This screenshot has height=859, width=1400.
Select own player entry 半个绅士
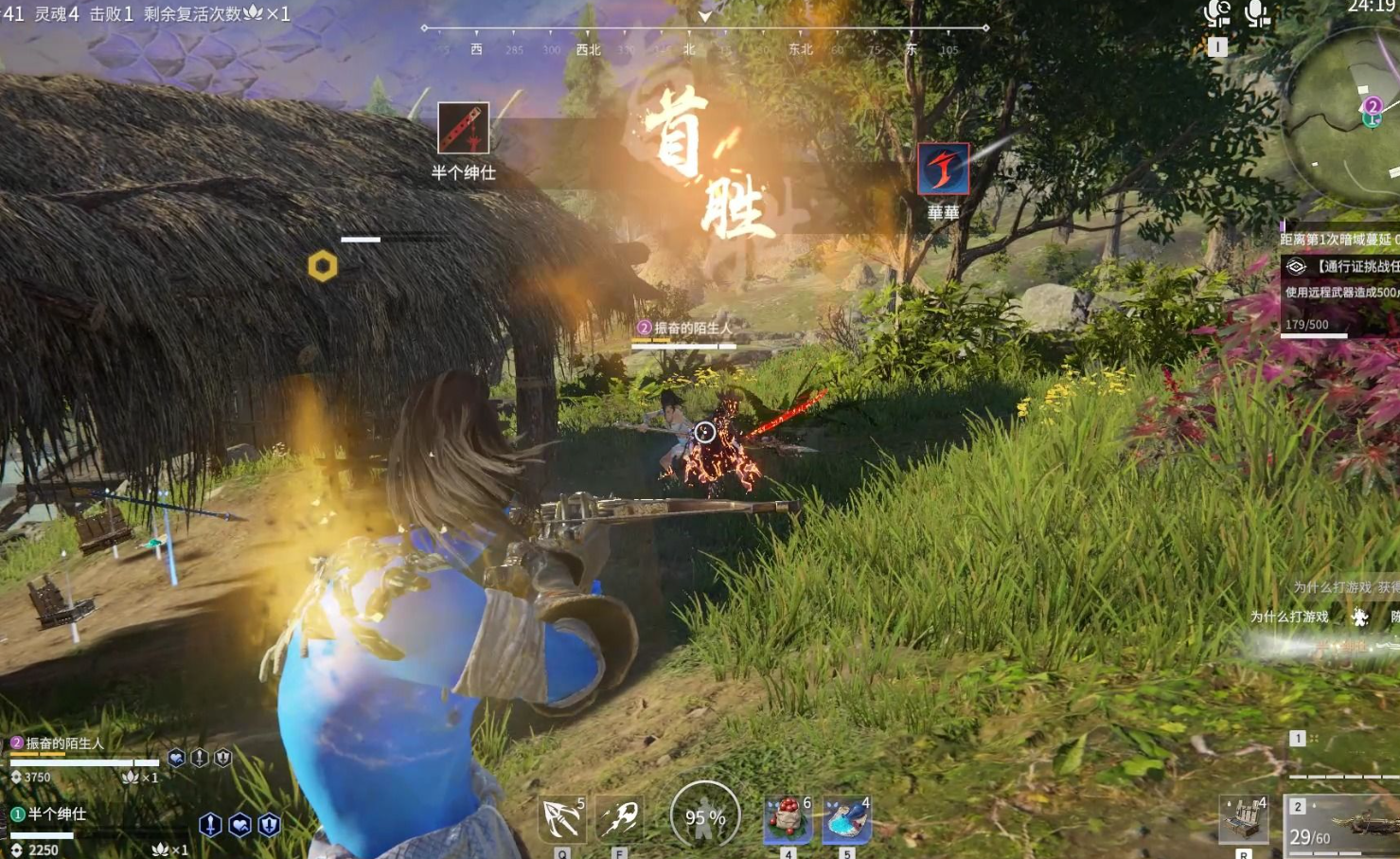(x=57, y=814)
